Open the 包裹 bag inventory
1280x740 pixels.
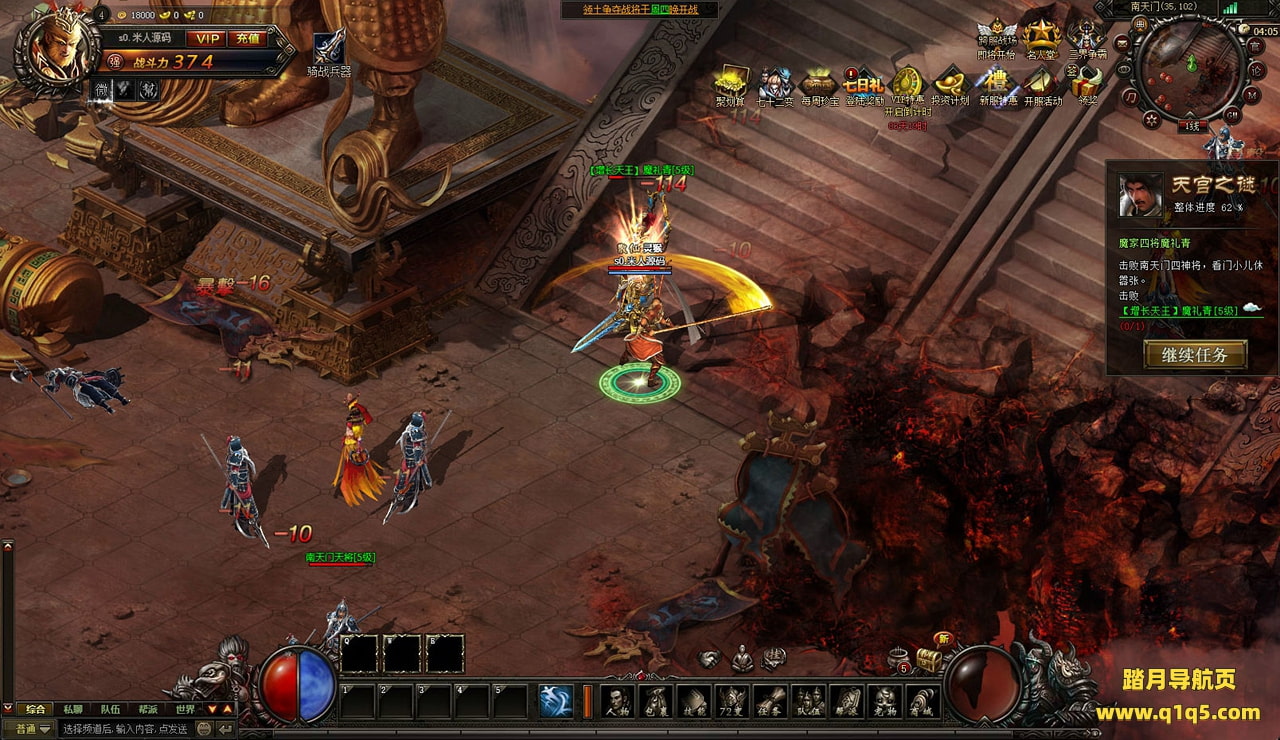coord(655,700)
